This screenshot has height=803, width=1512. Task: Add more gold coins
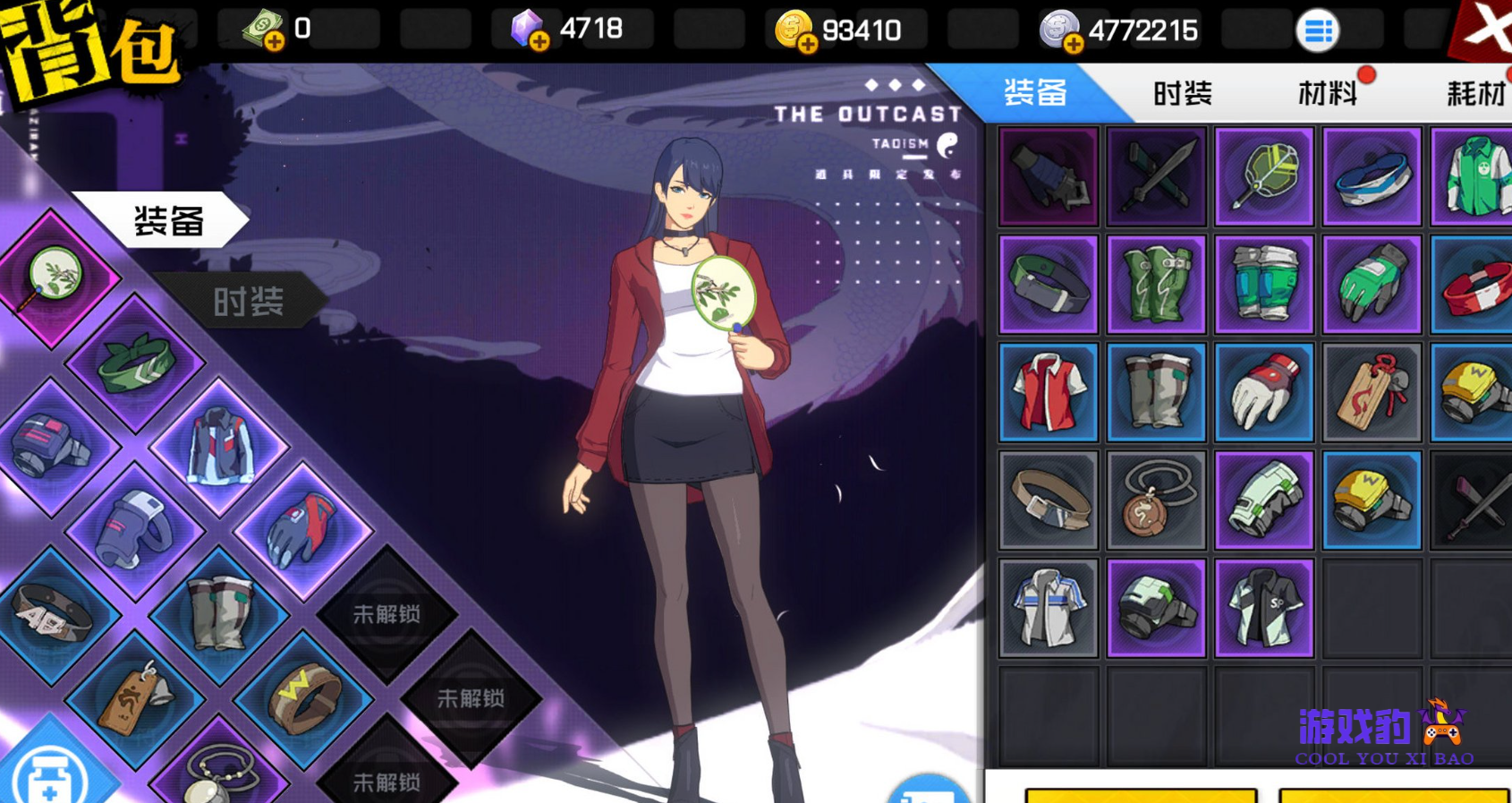tap(807, 43)
